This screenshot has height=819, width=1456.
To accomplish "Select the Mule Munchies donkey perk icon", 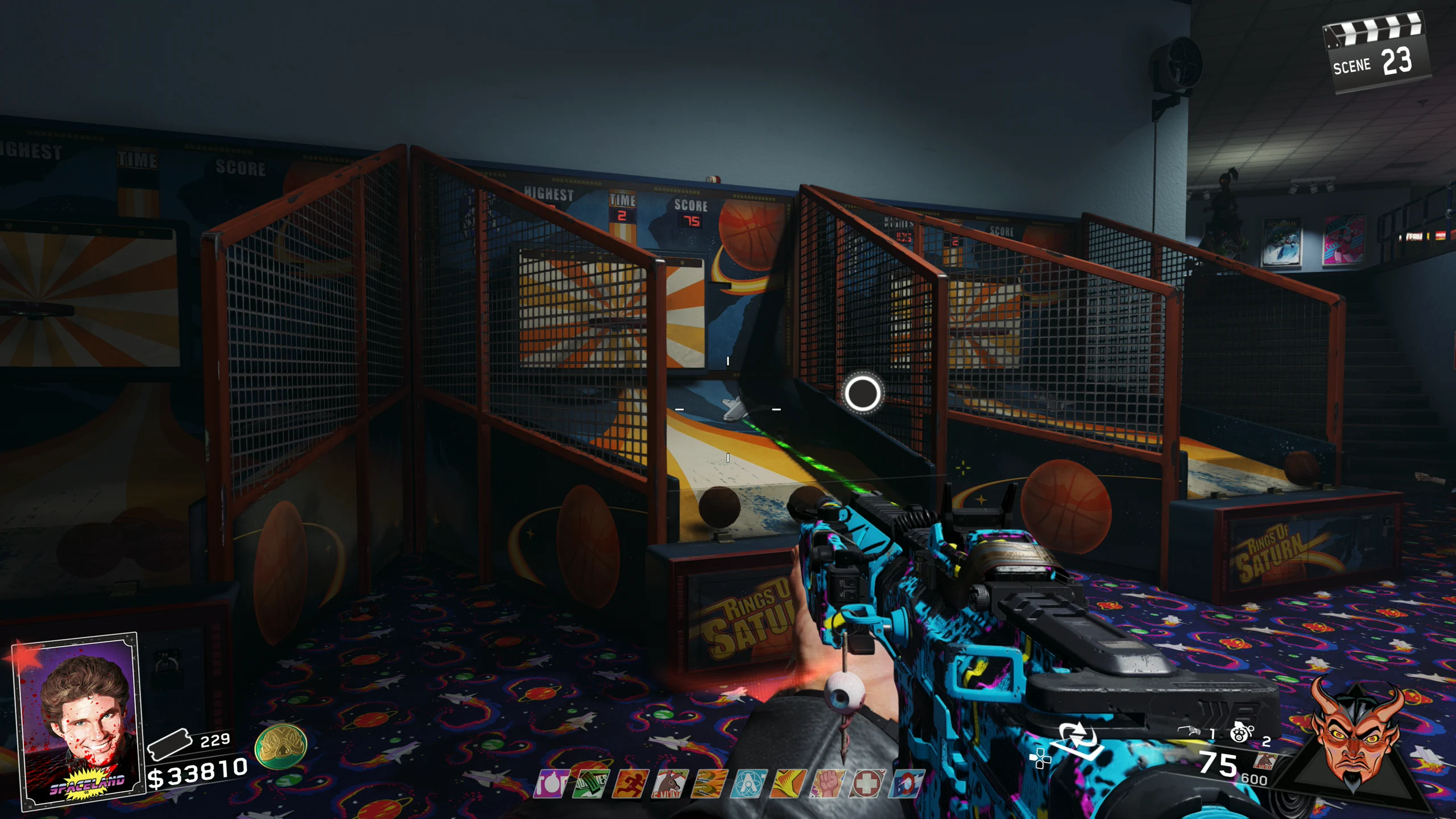I will (669, 784).
